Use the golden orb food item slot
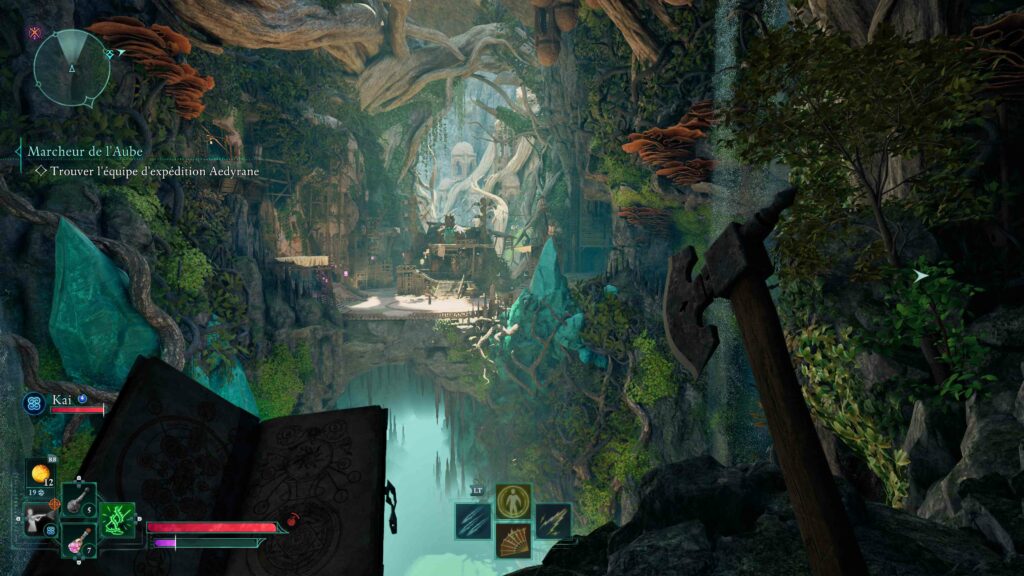1024x576 pixels. (42, 474)
